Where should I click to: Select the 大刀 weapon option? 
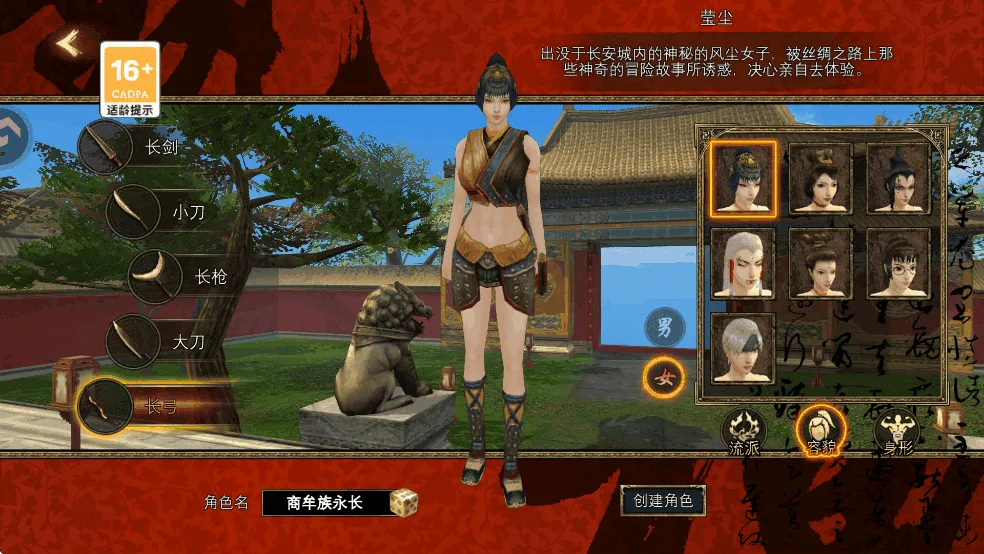click(x=134, y=341)
